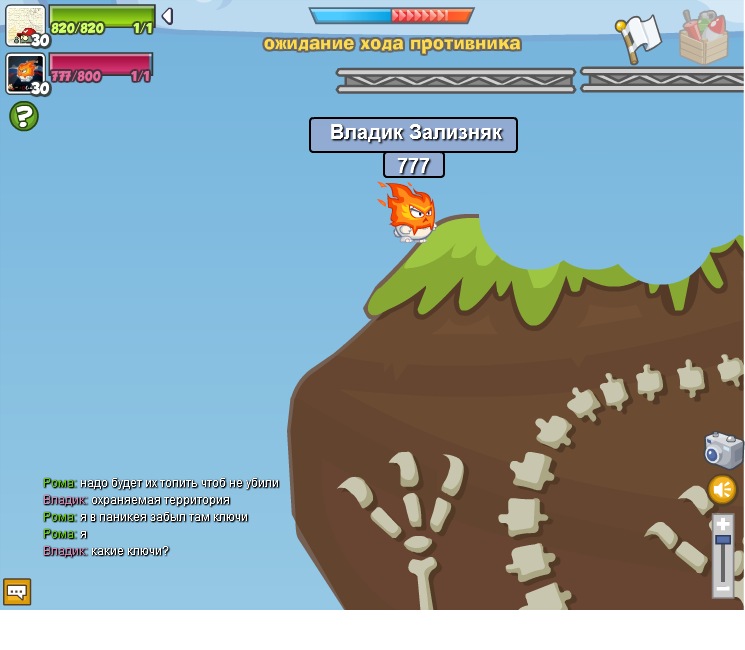Zoom out with the minus button
The height and width of the screenshot is (650, 745).
tap(723, 589)
